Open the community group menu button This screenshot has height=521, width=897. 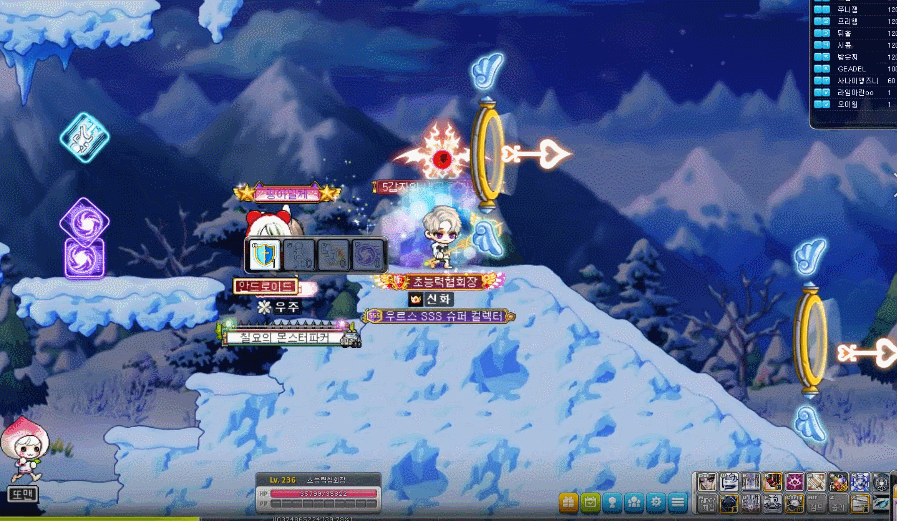634,501
